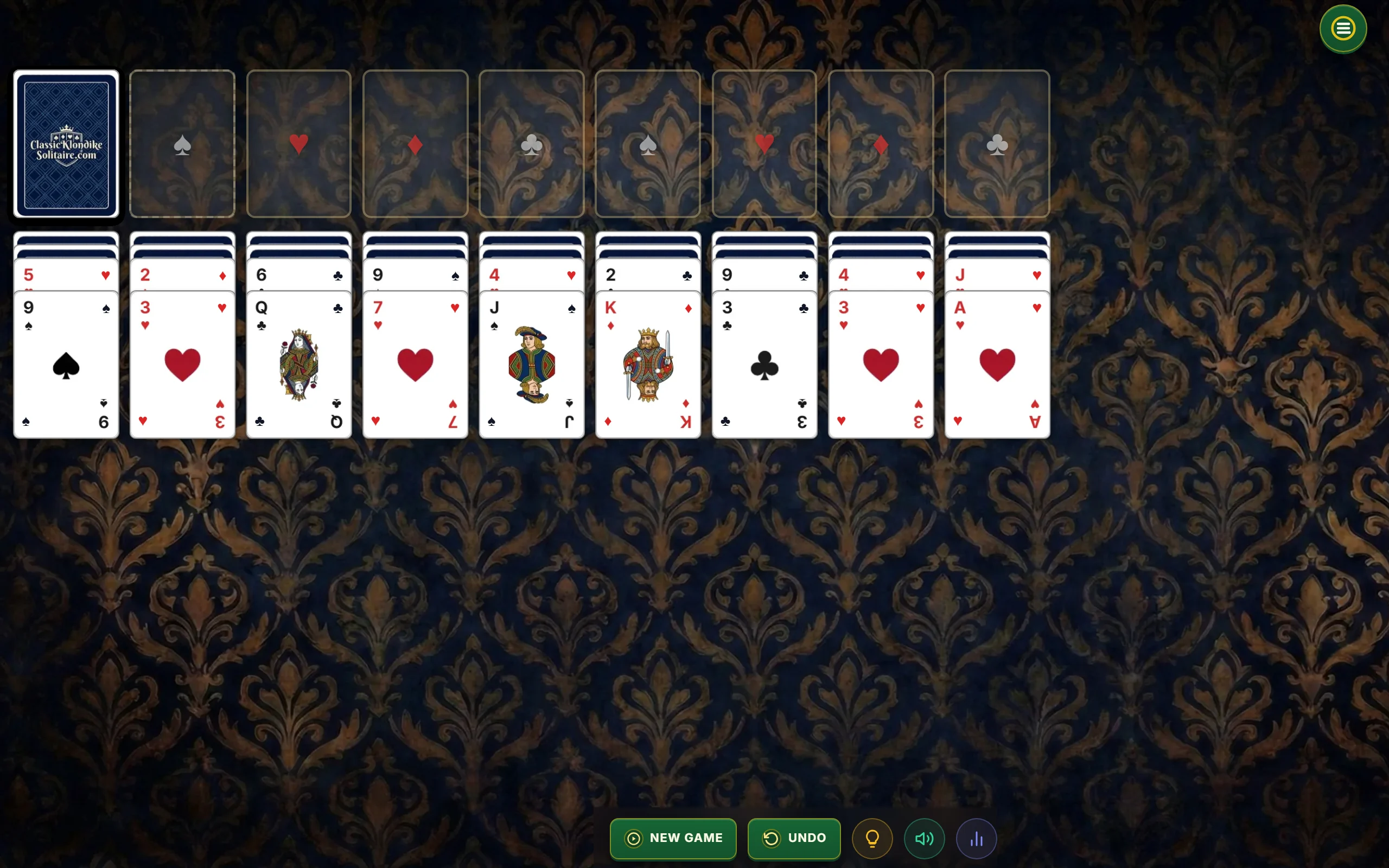Click the second spade foundation slot

647,144
